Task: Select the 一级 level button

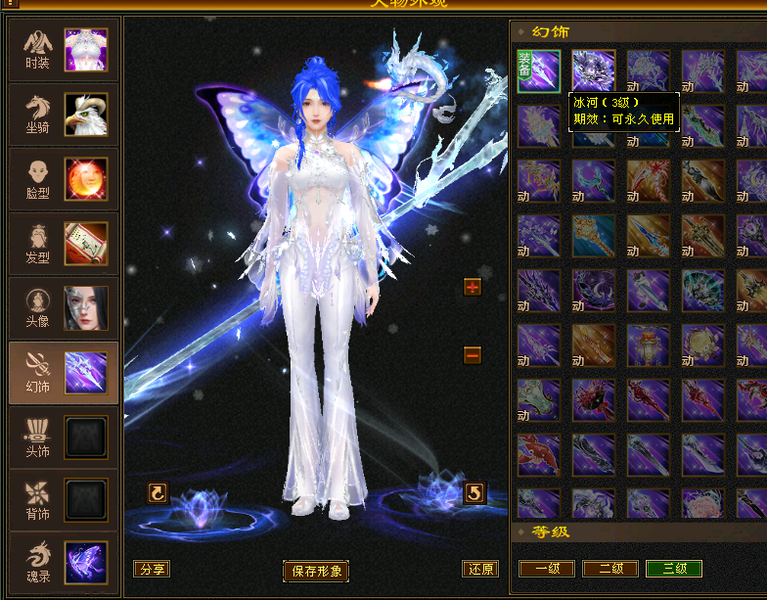Action: point(547,569)
